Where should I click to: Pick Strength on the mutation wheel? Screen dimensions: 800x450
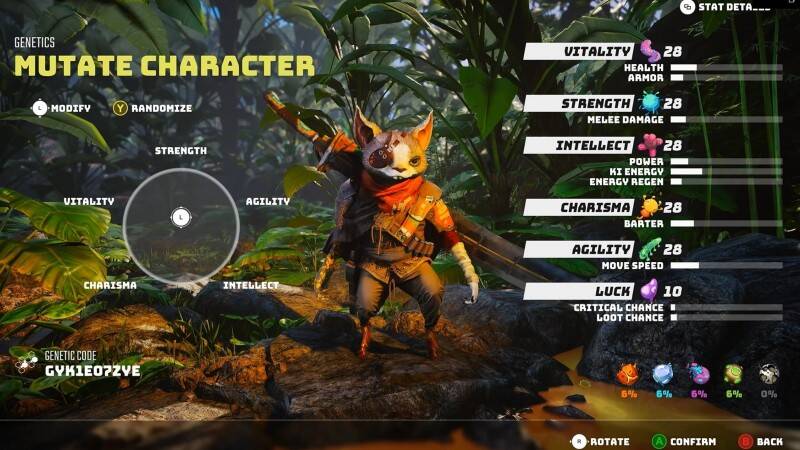point(181,151)
